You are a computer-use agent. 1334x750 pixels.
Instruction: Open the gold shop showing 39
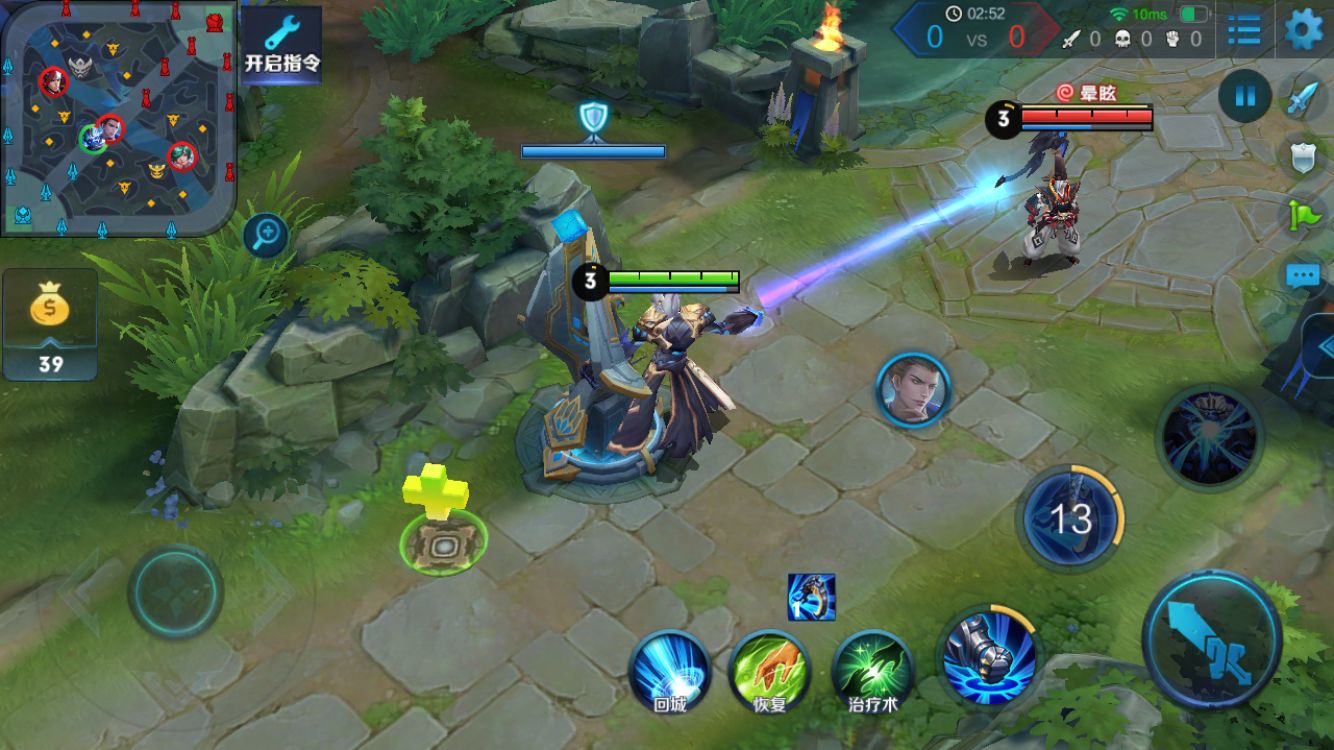(50, 325)
